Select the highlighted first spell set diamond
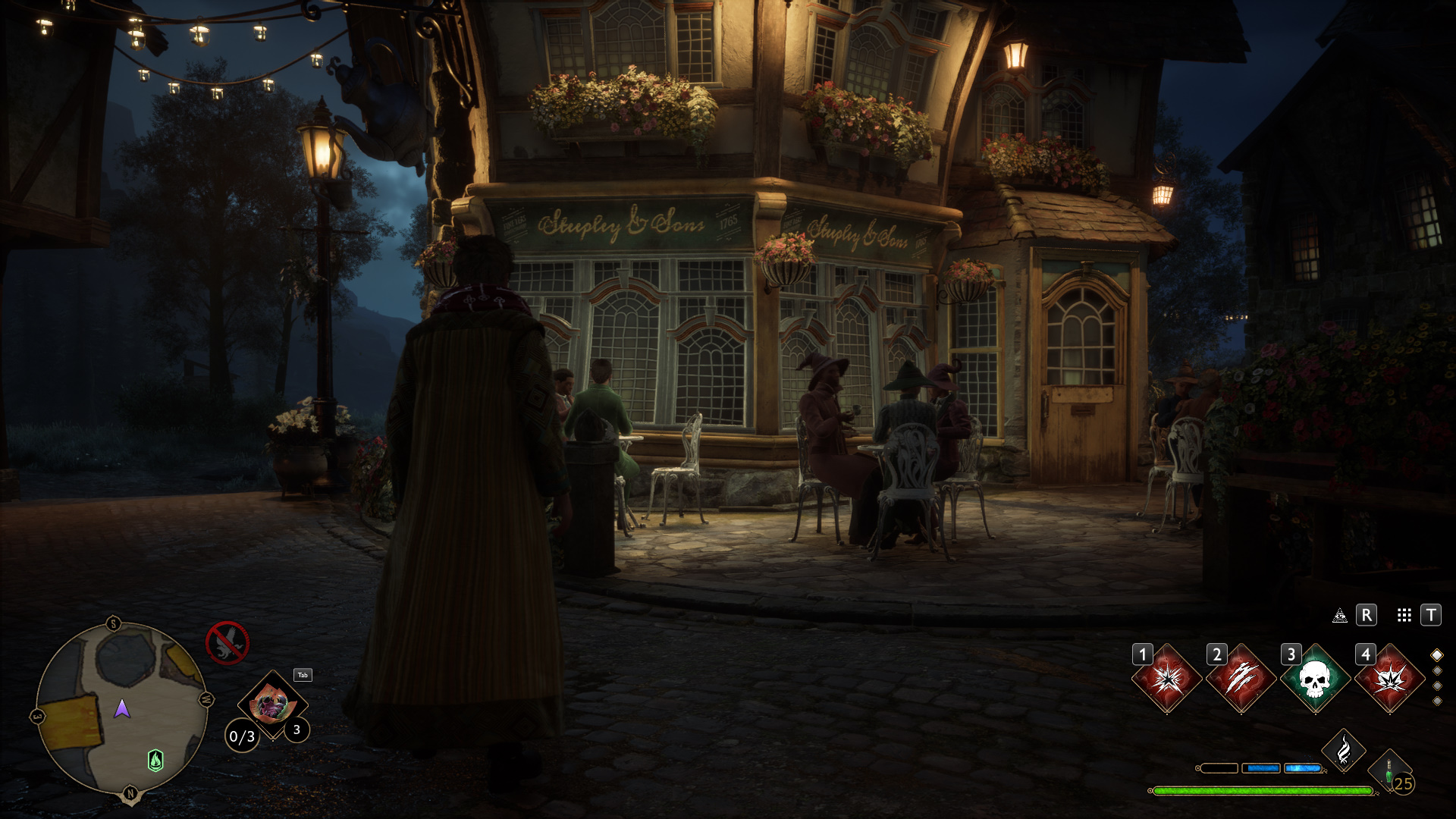 1437,655
